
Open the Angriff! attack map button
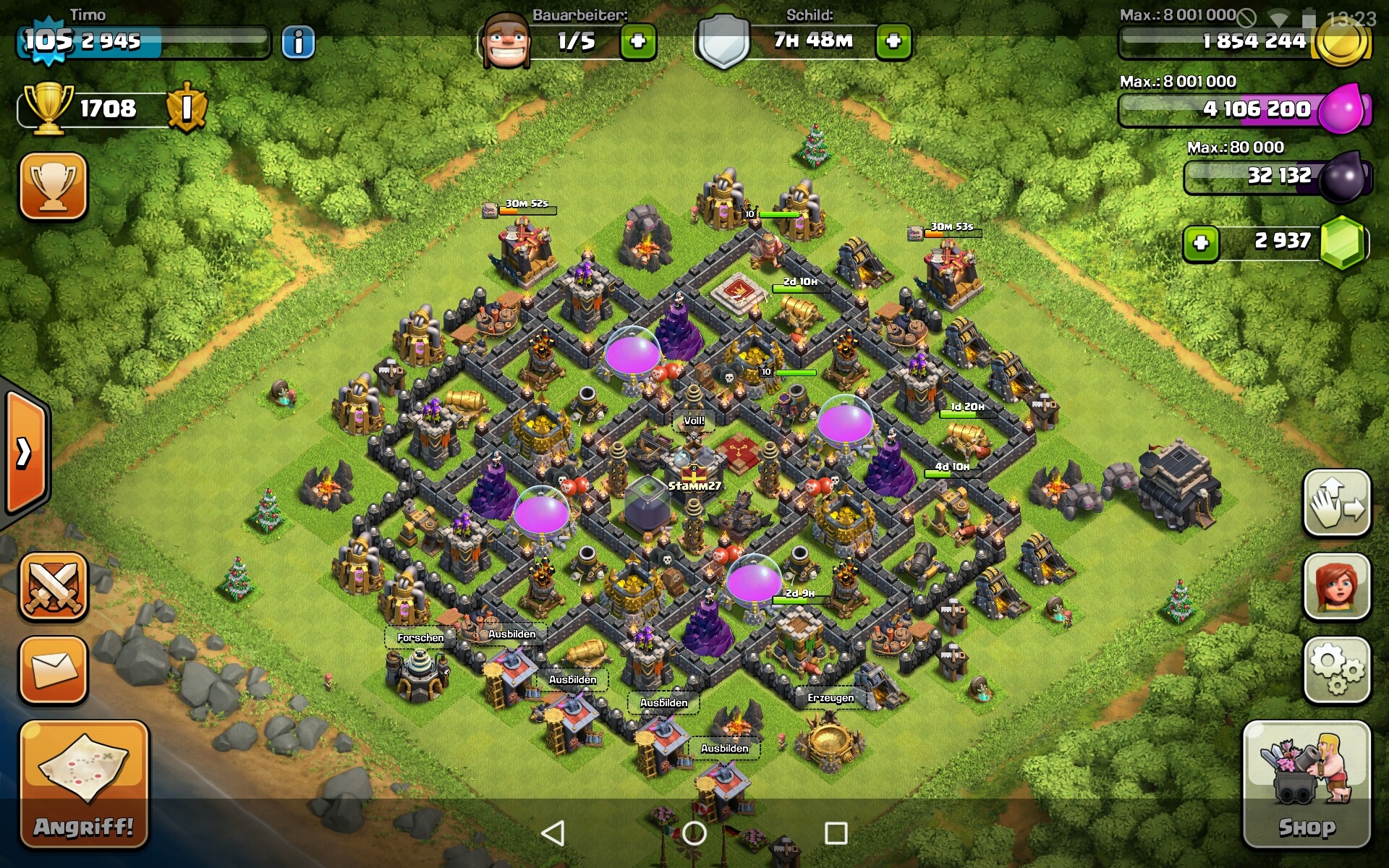tap(84, 784)
